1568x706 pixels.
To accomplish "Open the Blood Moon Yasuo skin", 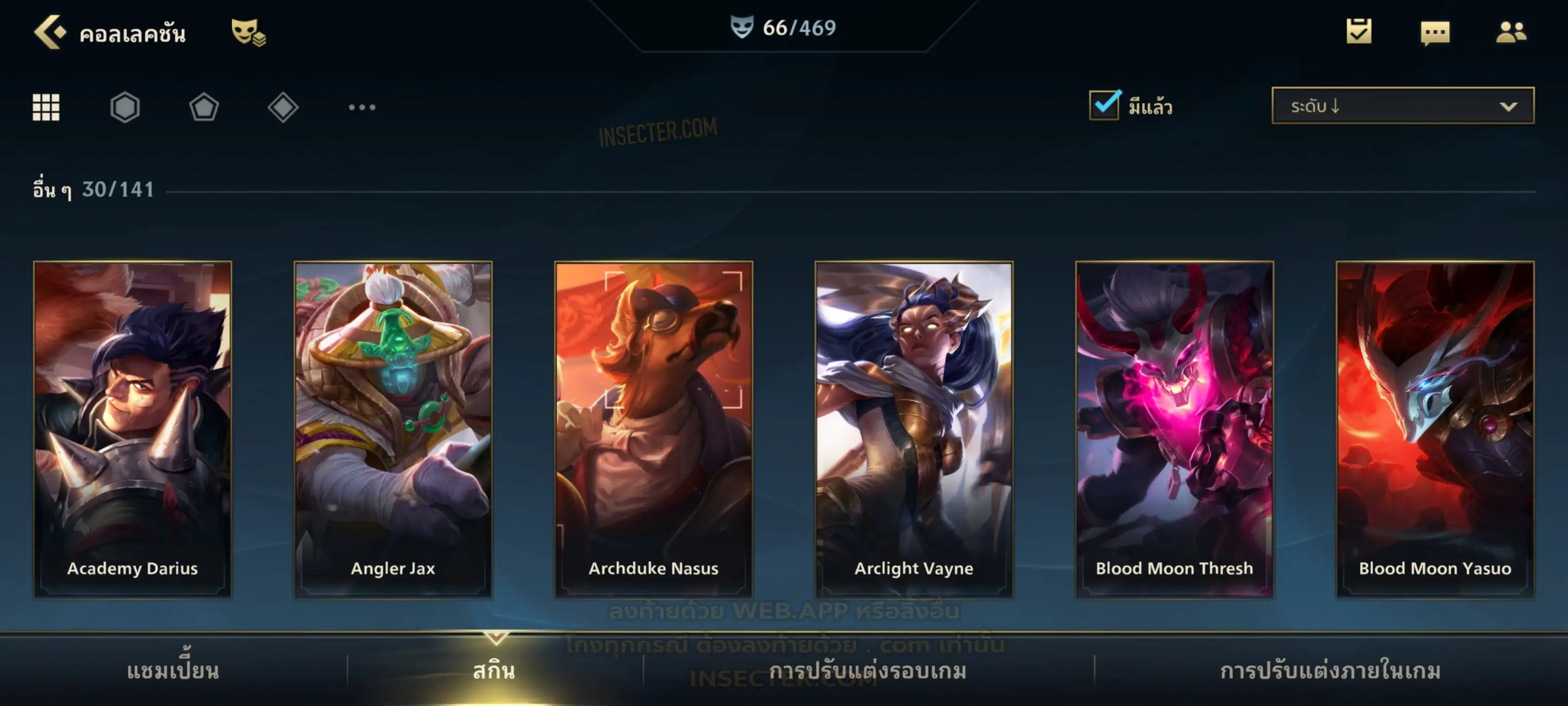I will click(x=1435, y=429).
